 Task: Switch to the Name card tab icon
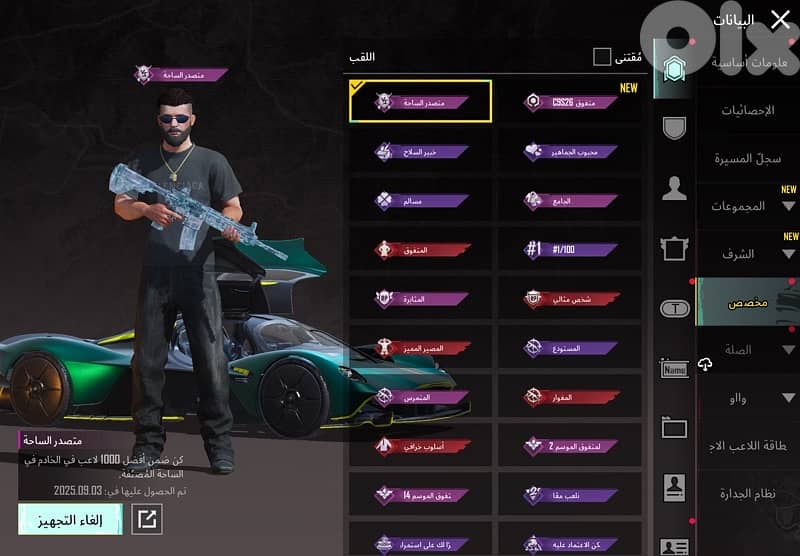(675, 369)
